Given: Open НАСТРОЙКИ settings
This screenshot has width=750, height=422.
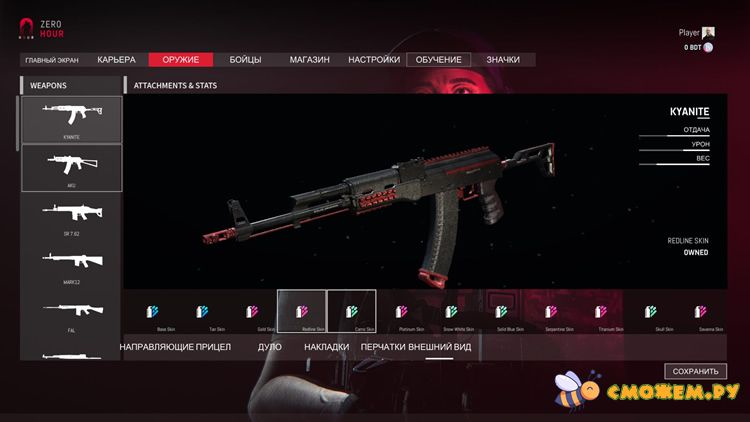Looking at the screenshot, I should coord(374,60).
